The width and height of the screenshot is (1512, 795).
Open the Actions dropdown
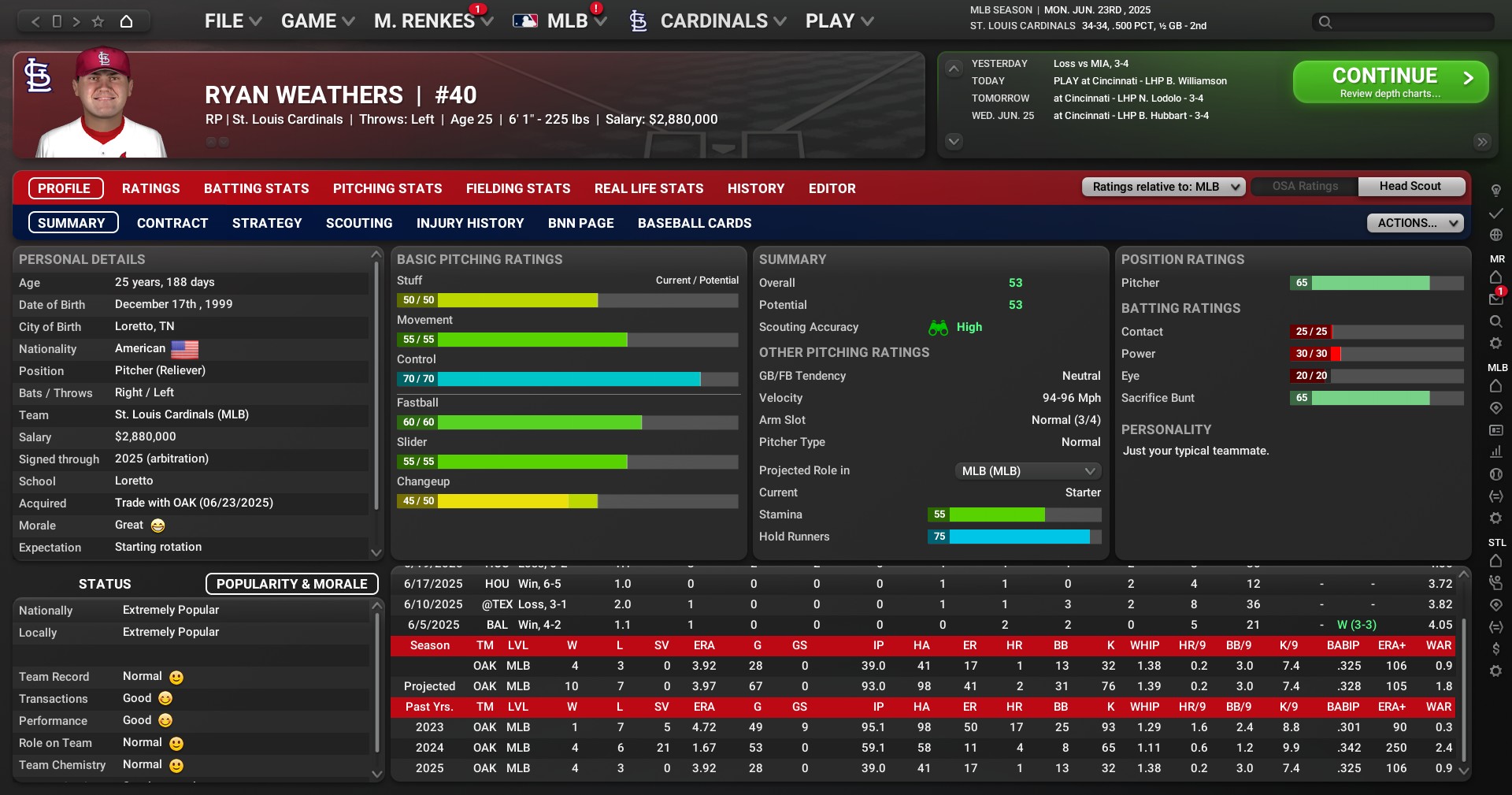(1414, 223)
